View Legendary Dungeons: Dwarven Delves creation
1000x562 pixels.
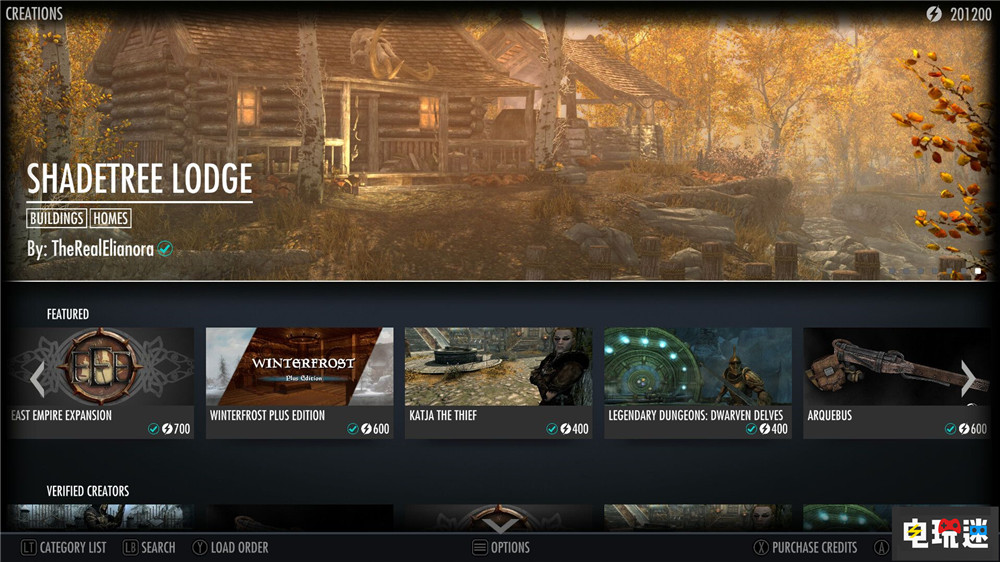tap(697, 382)
